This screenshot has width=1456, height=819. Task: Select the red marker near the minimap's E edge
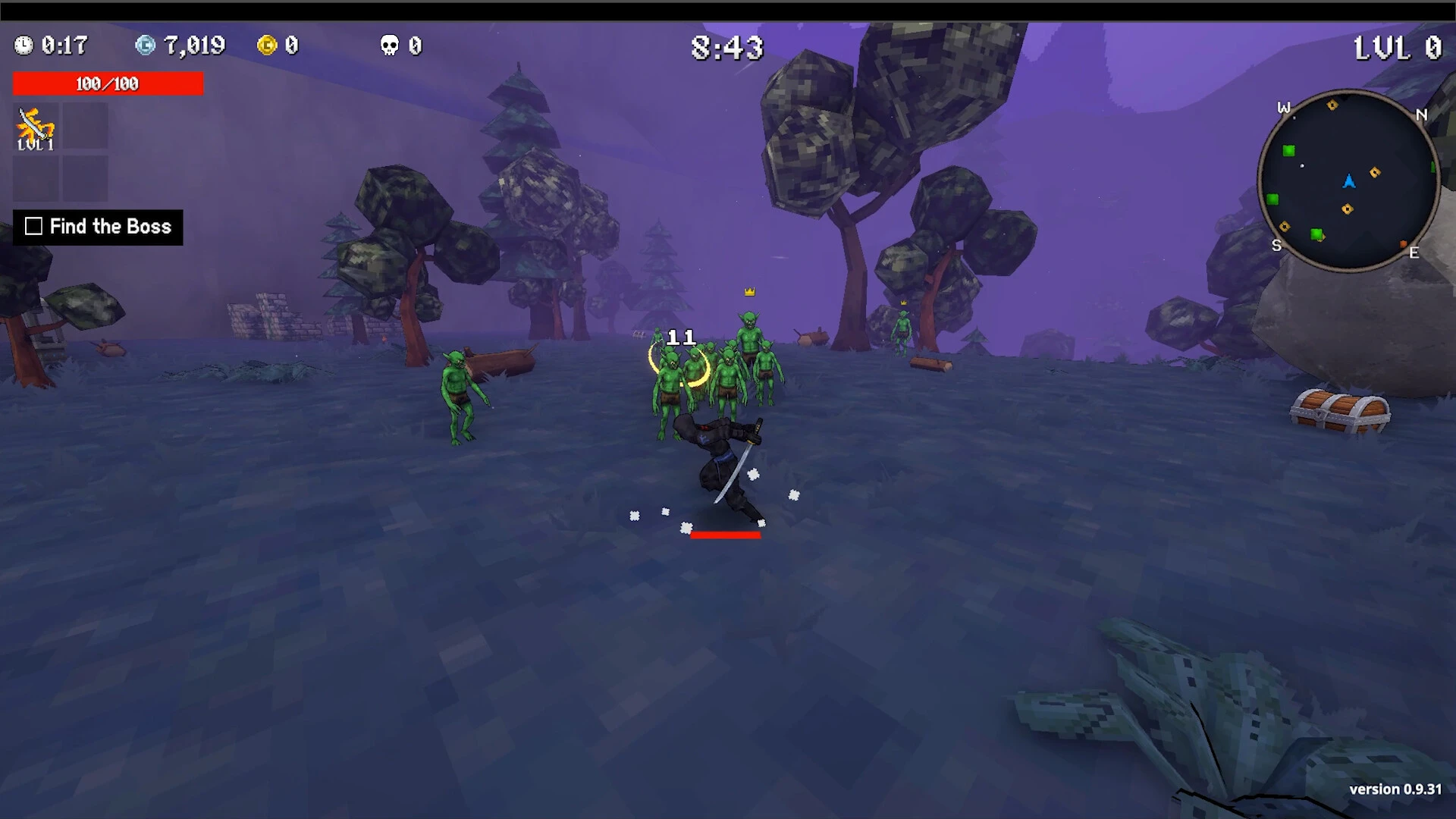pyautogui.click(x=1403, y=245)
